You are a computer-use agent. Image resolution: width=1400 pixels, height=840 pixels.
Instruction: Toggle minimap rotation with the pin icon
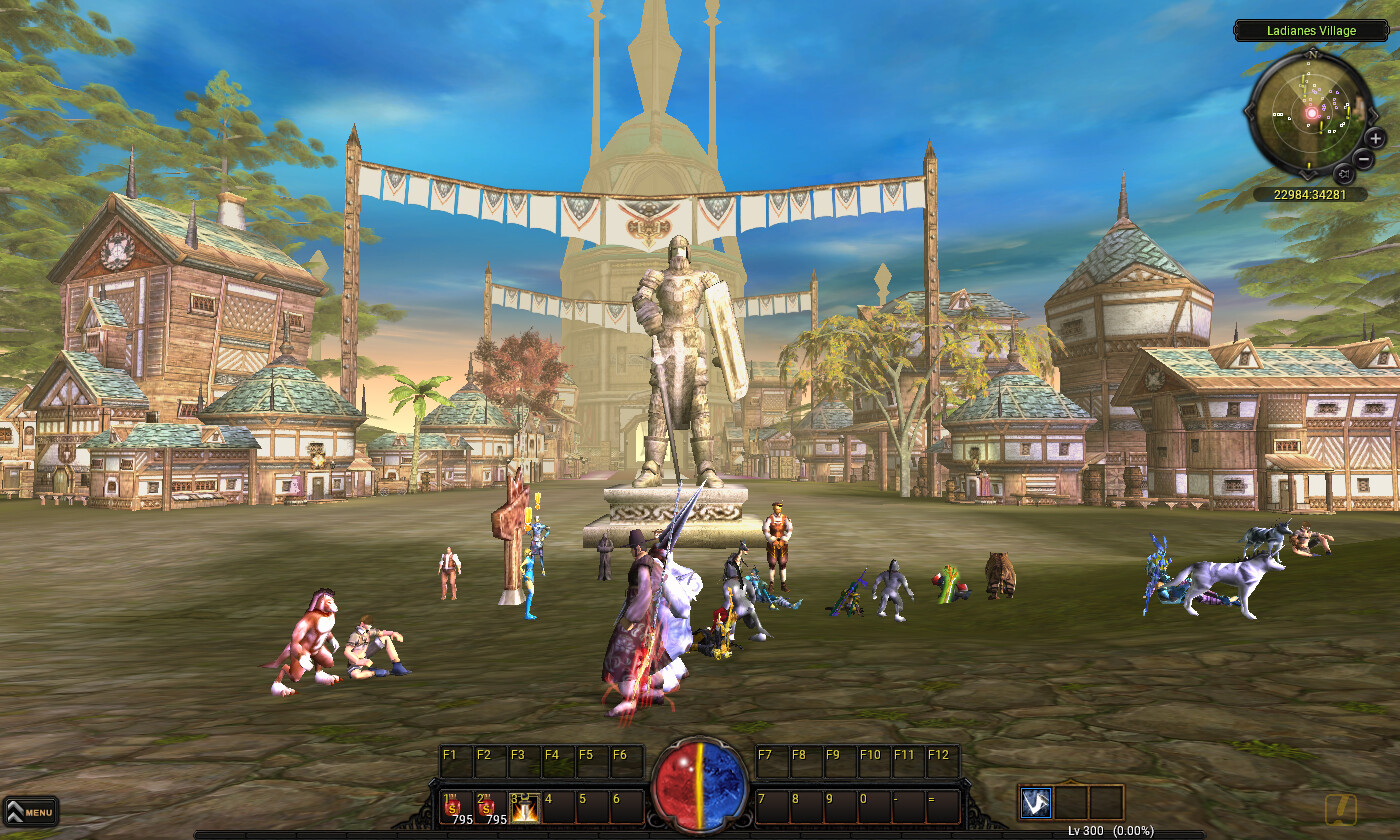1345,172
